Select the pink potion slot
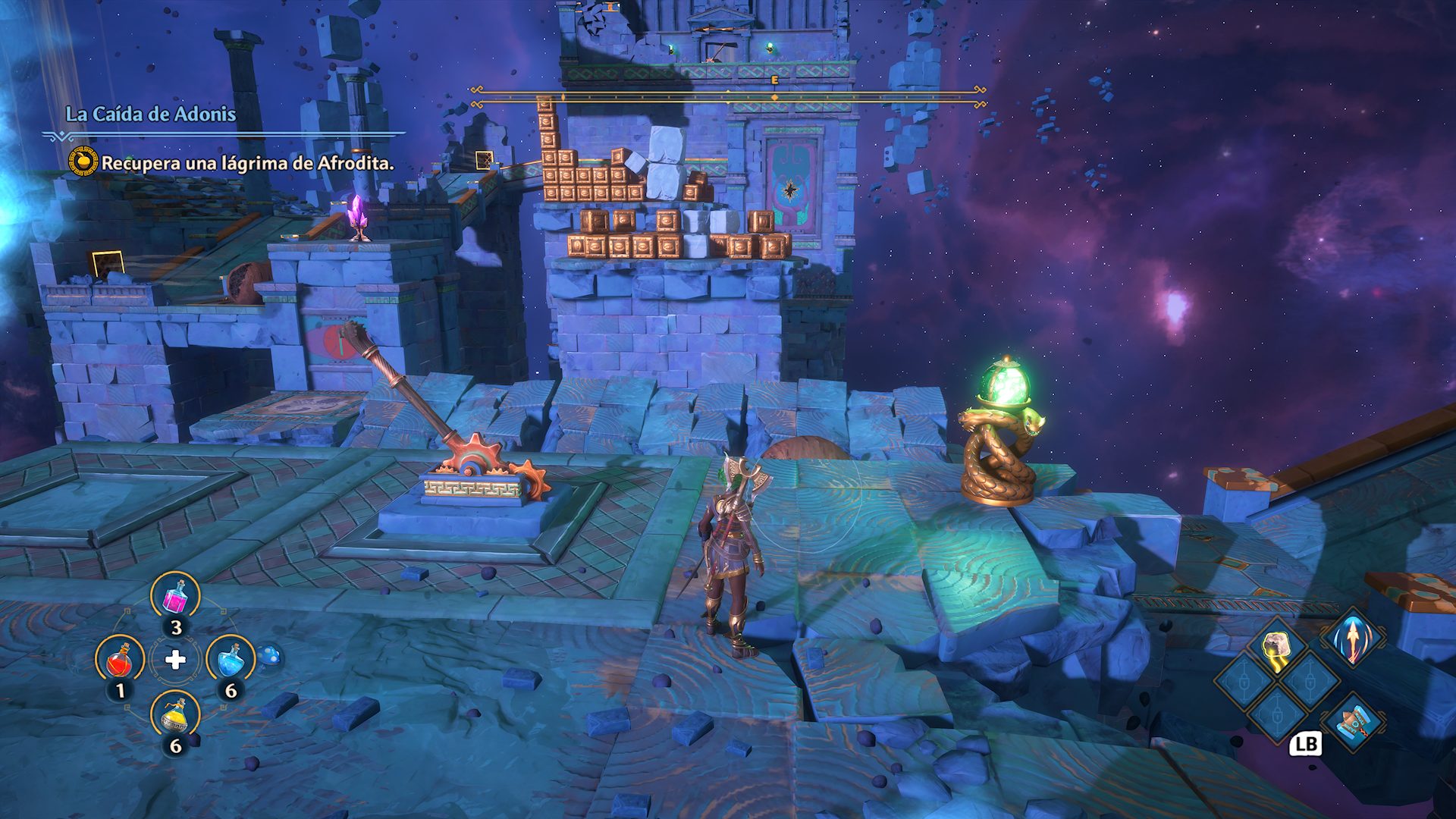The image size is (1456, 819). (x=176, y=597)
